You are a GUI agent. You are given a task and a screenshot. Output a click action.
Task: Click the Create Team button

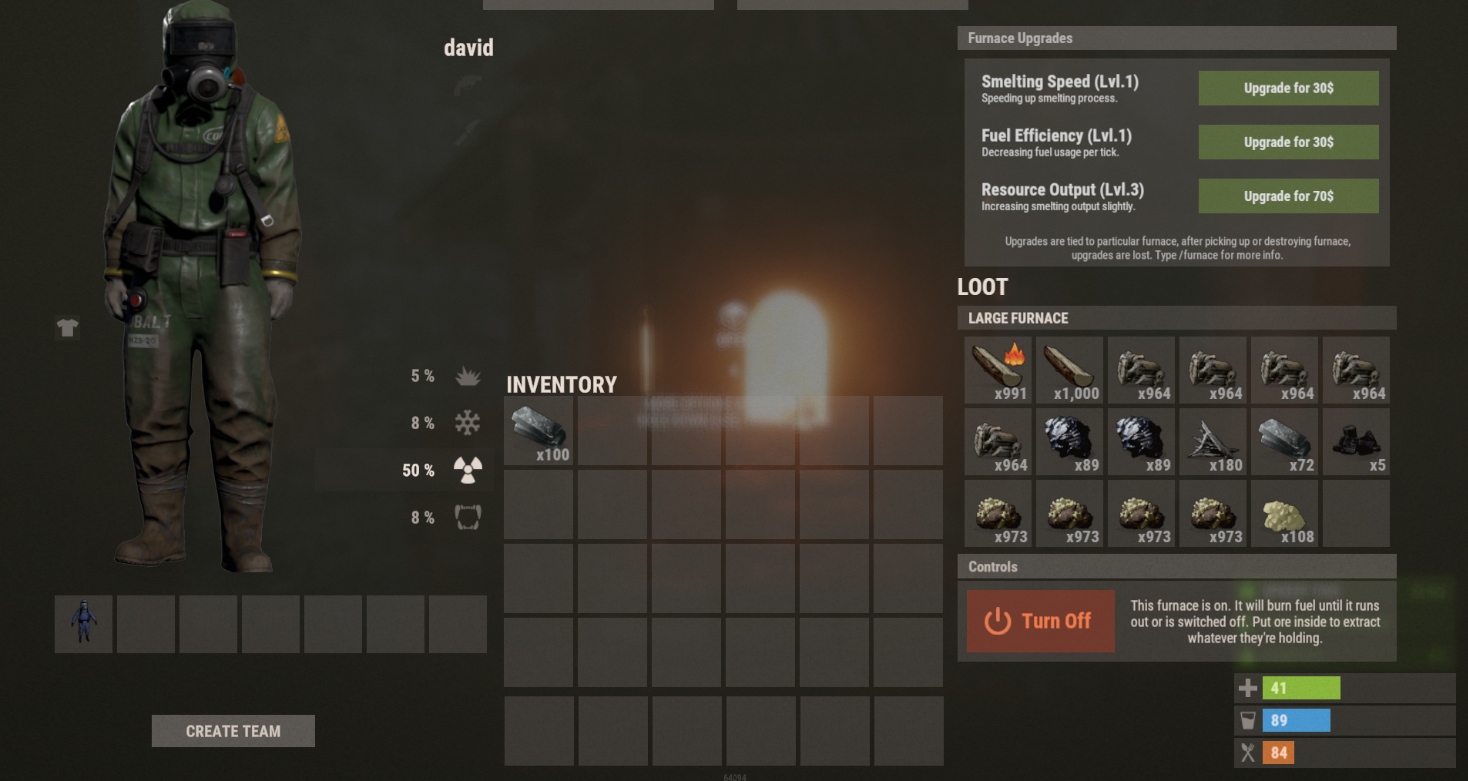coord(233,731)
